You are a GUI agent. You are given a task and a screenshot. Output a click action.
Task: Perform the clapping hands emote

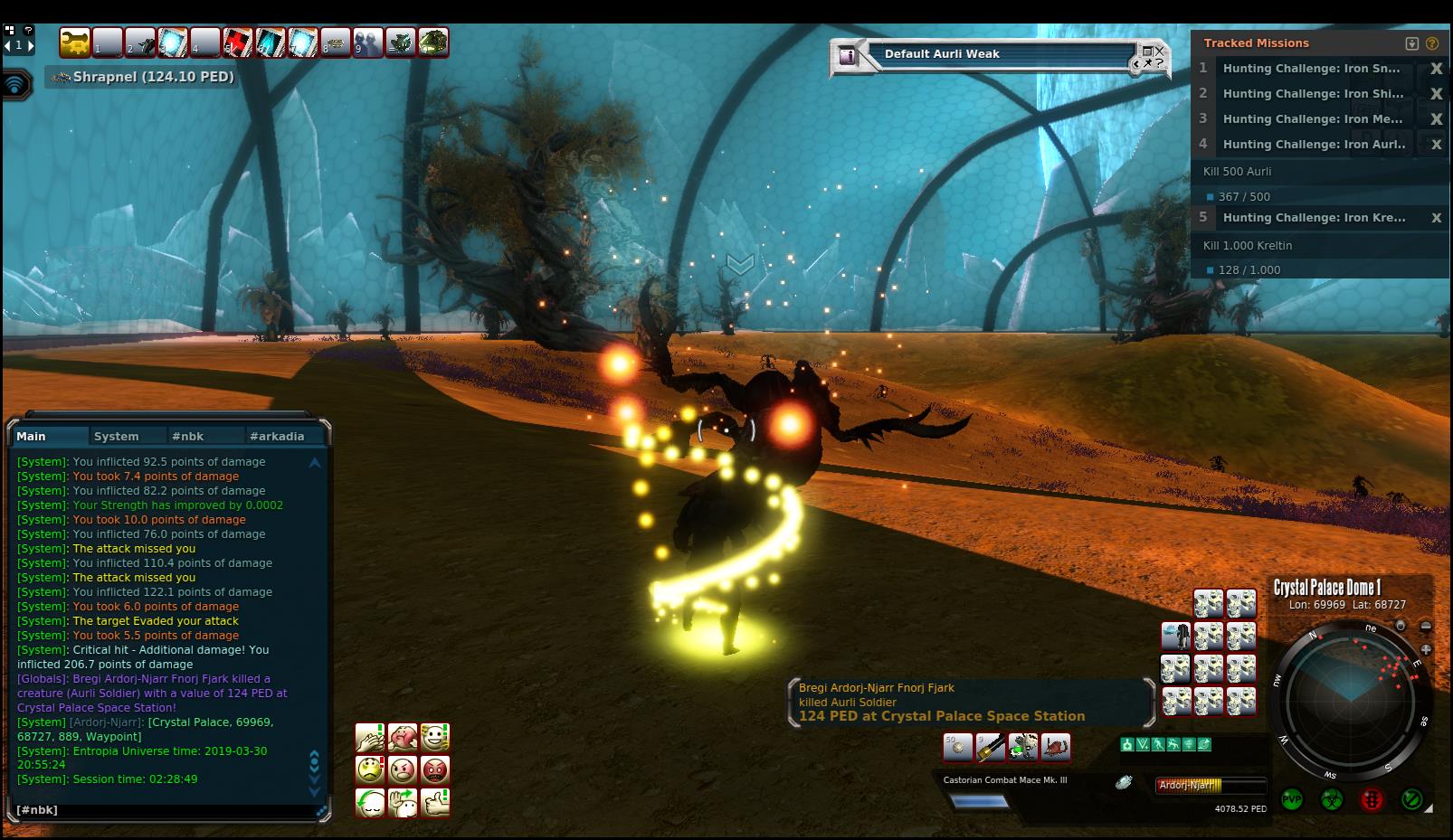click(x=370, y=737)
